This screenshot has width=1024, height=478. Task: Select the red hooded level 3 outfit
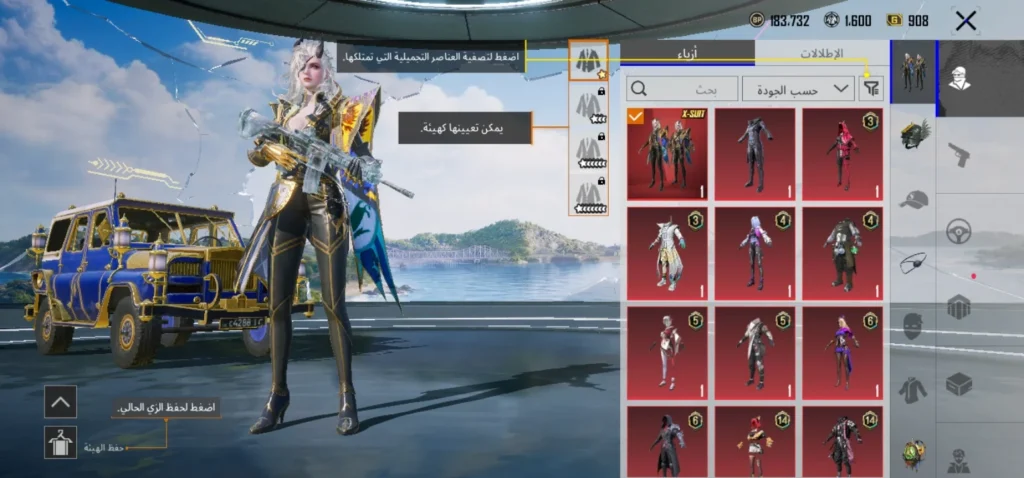pos(842,154)
